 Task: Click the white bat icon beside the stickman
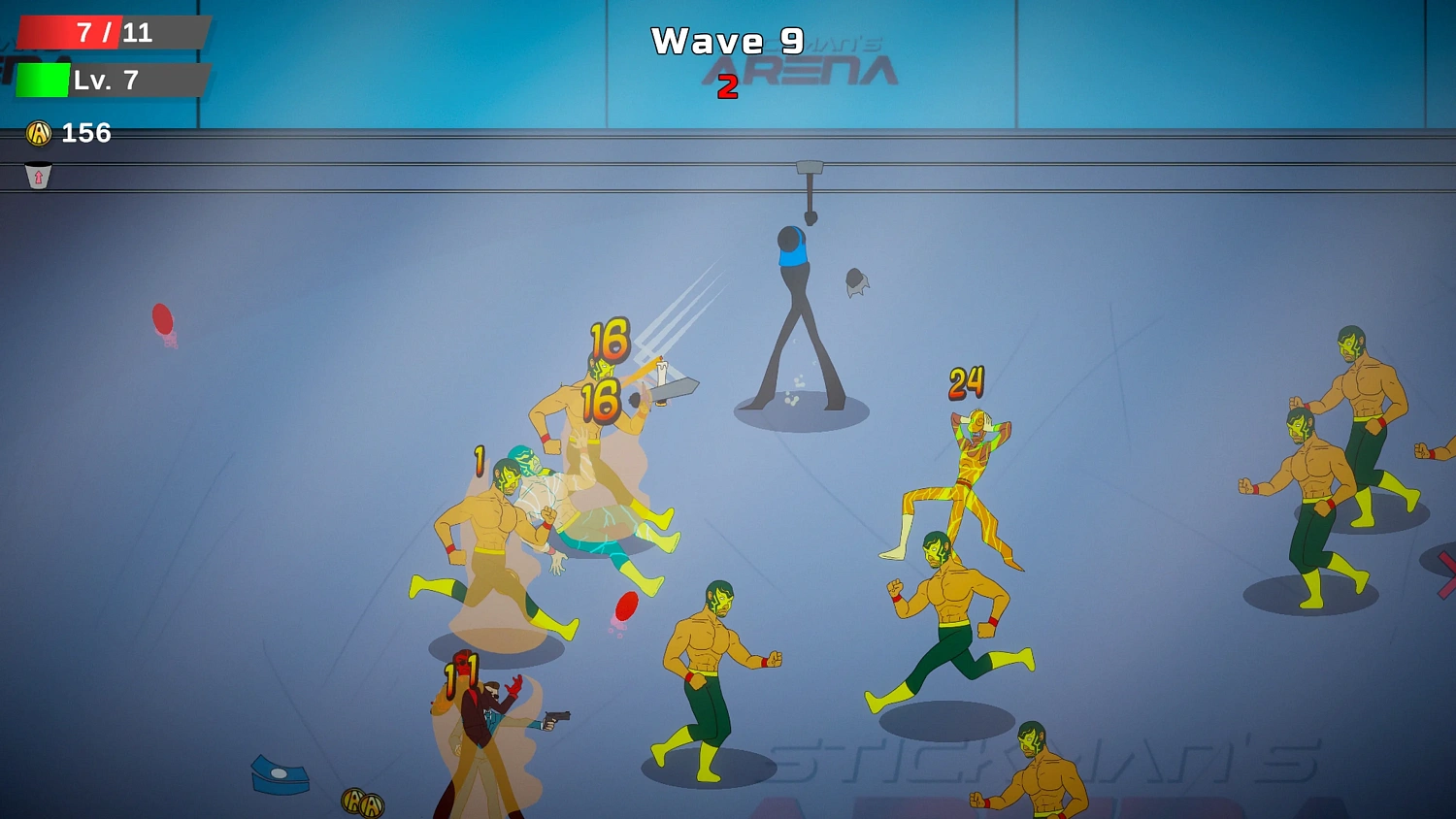coord(856,279)
